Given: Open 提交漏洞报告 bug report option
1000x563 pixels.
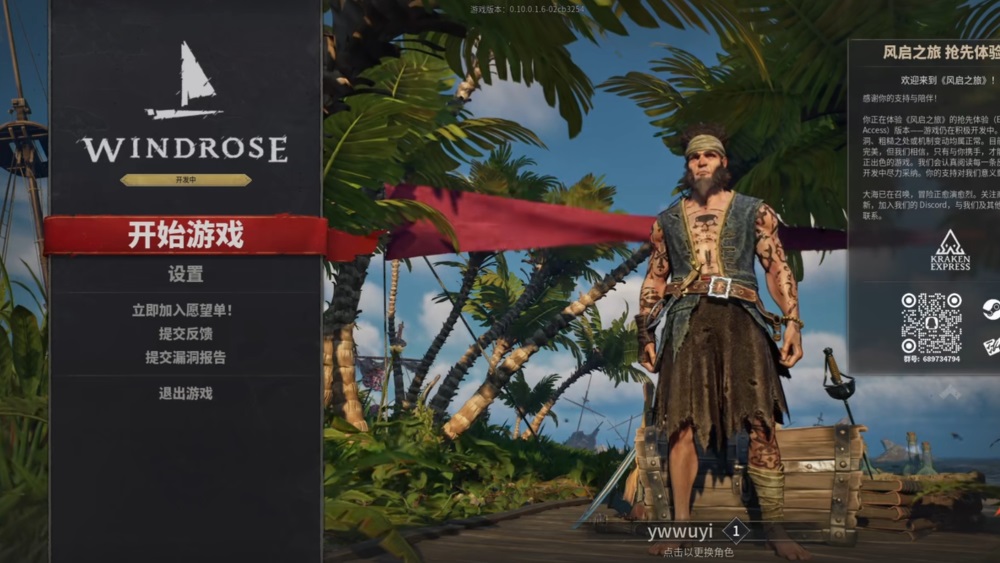Looking at the screenshot, I should tap(186, 357).
